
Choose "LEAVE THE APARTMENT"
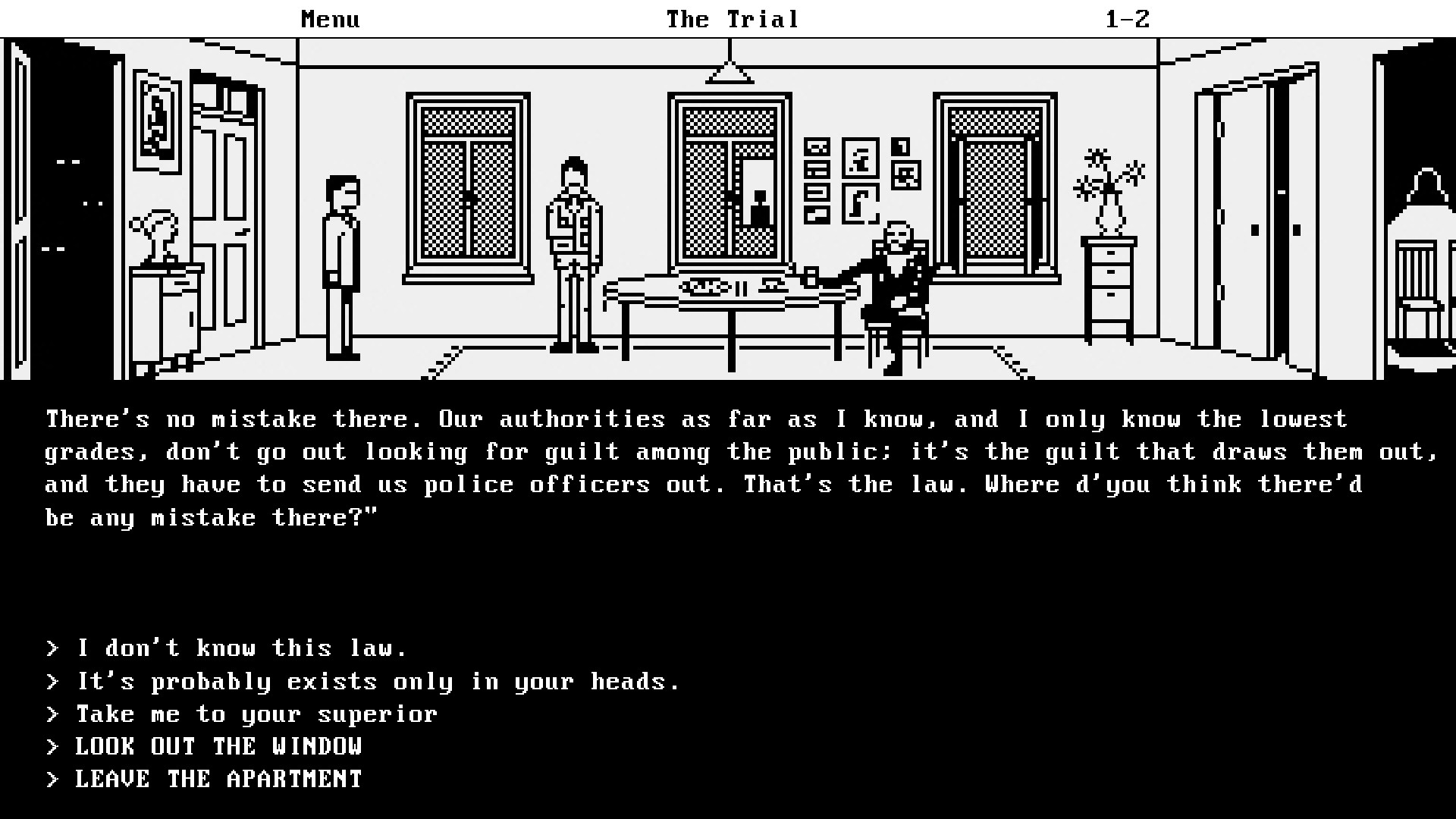click(218, 778)
